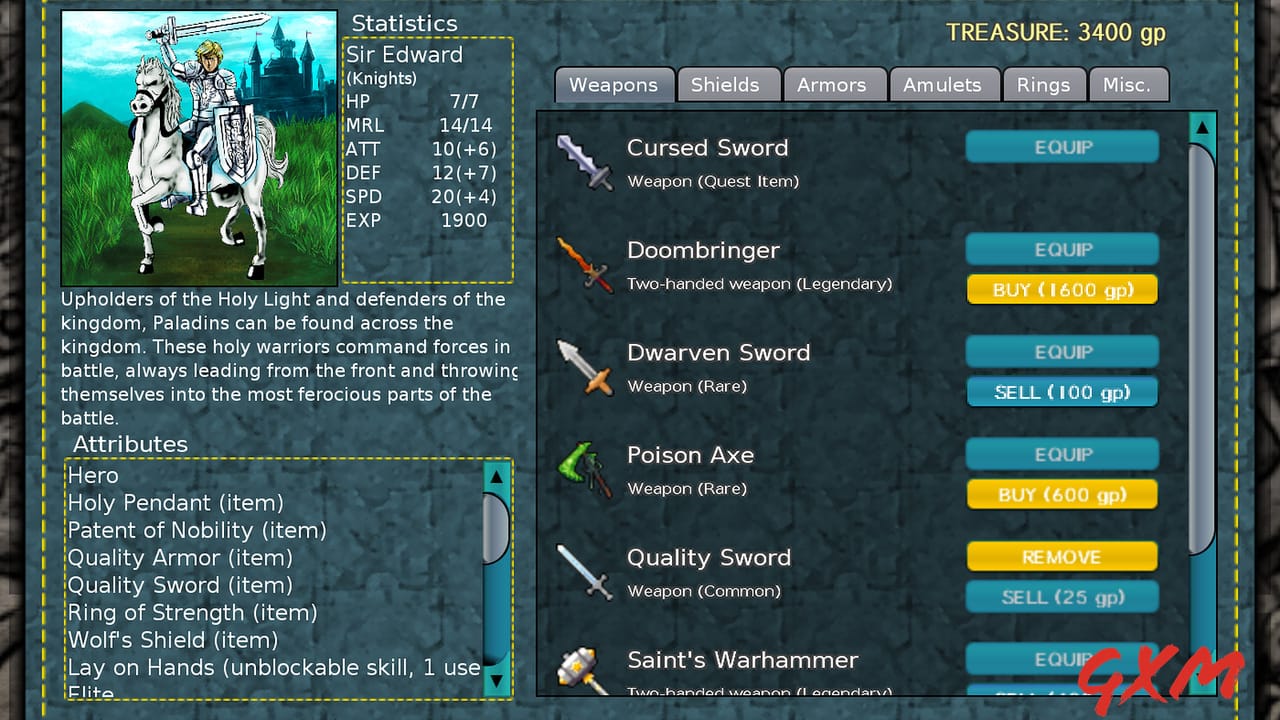Equip the Cursed Sword

coord(1062,147)
